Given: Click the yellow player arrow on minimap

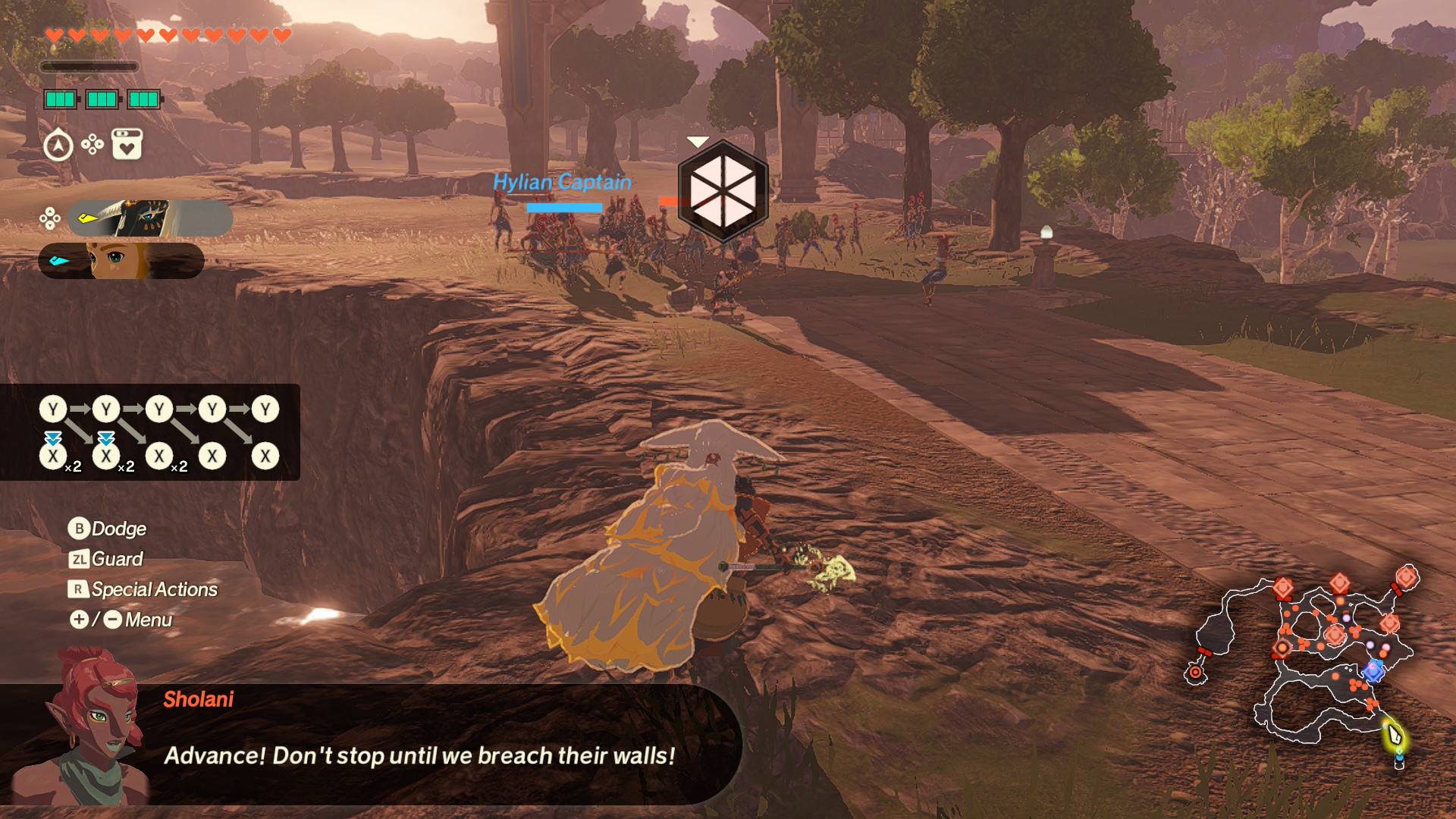Looking at the screenshot, I should point(1394,734).
